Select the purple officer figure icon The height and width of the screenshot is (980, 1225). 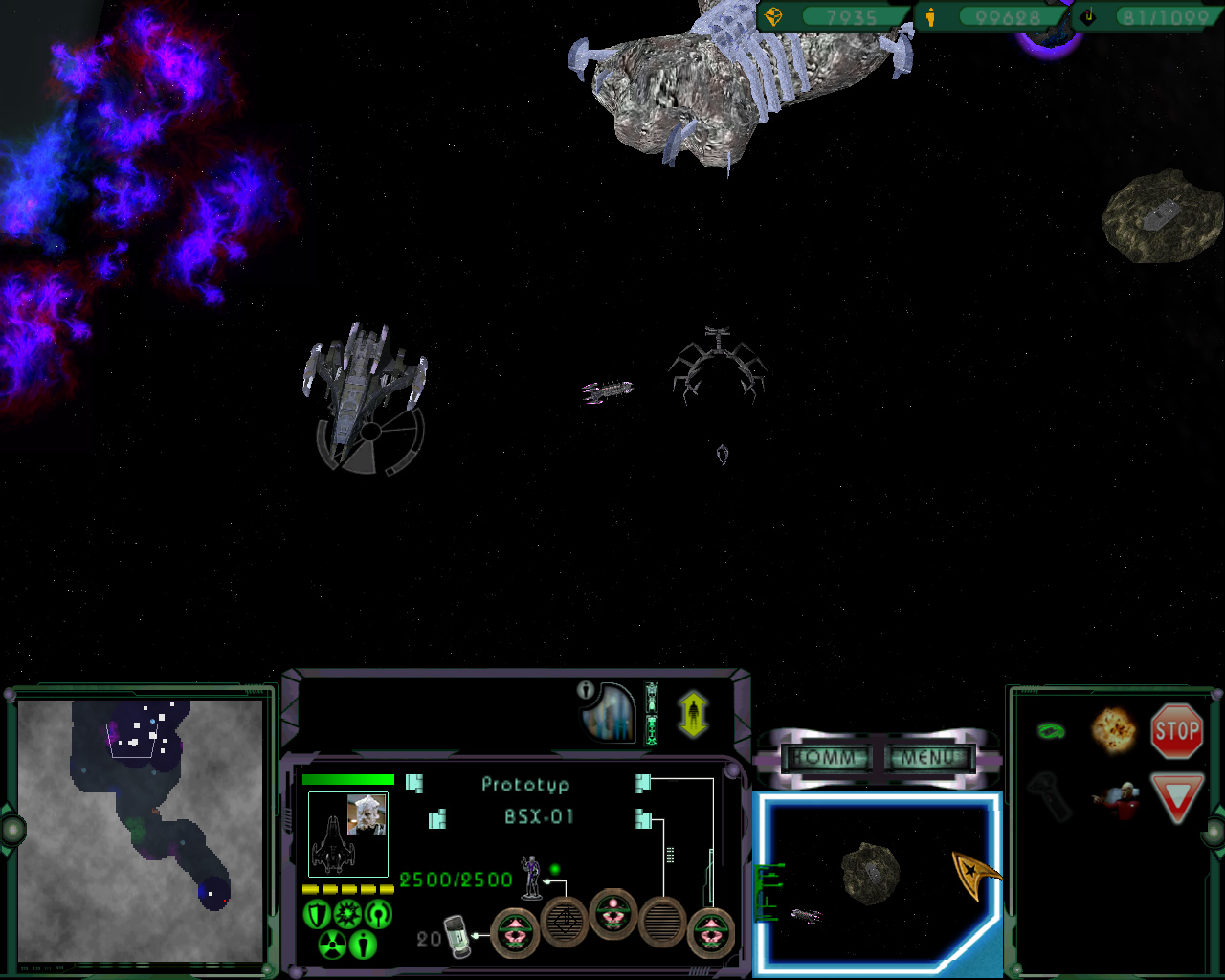[531, 877]
